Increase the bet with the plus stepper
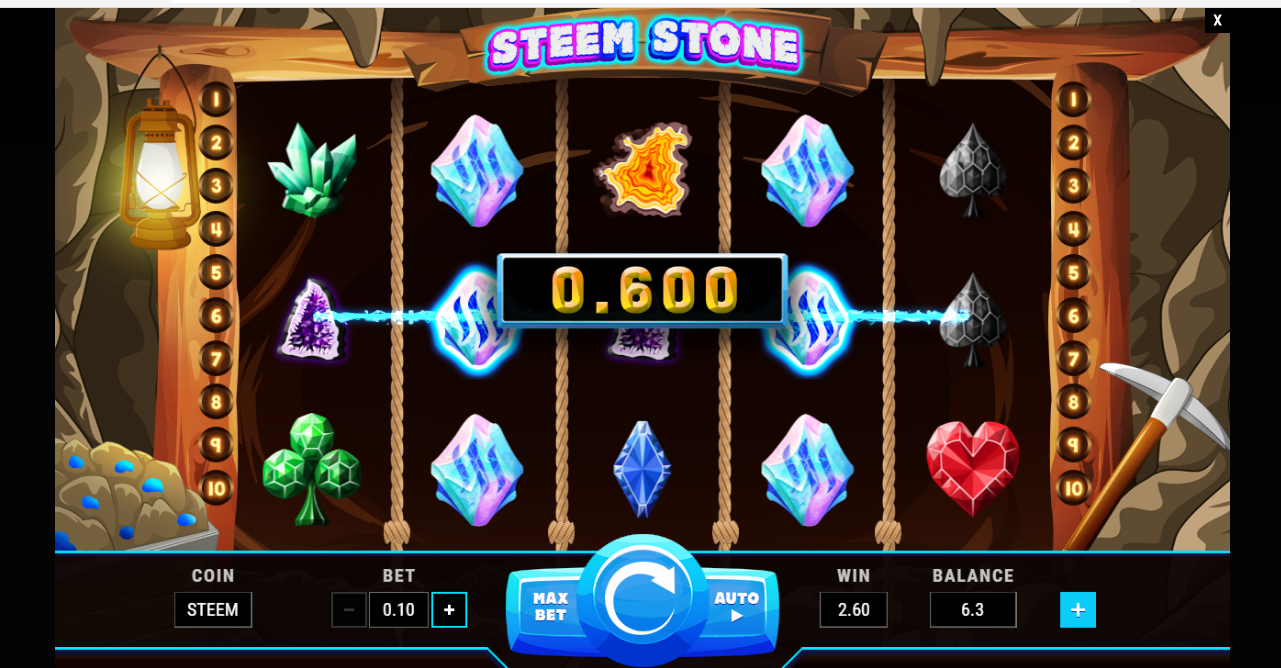Viewport: 1281px width, 668px height. (449, 610)
